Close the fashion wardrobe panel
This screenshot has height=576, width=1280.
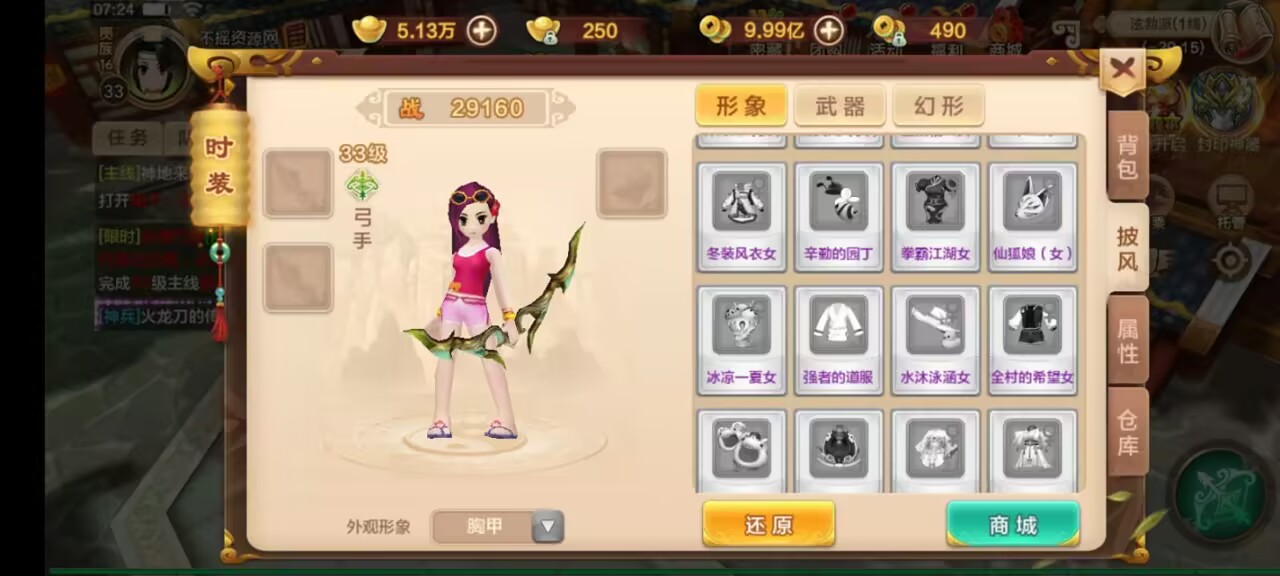(1122, 69)
